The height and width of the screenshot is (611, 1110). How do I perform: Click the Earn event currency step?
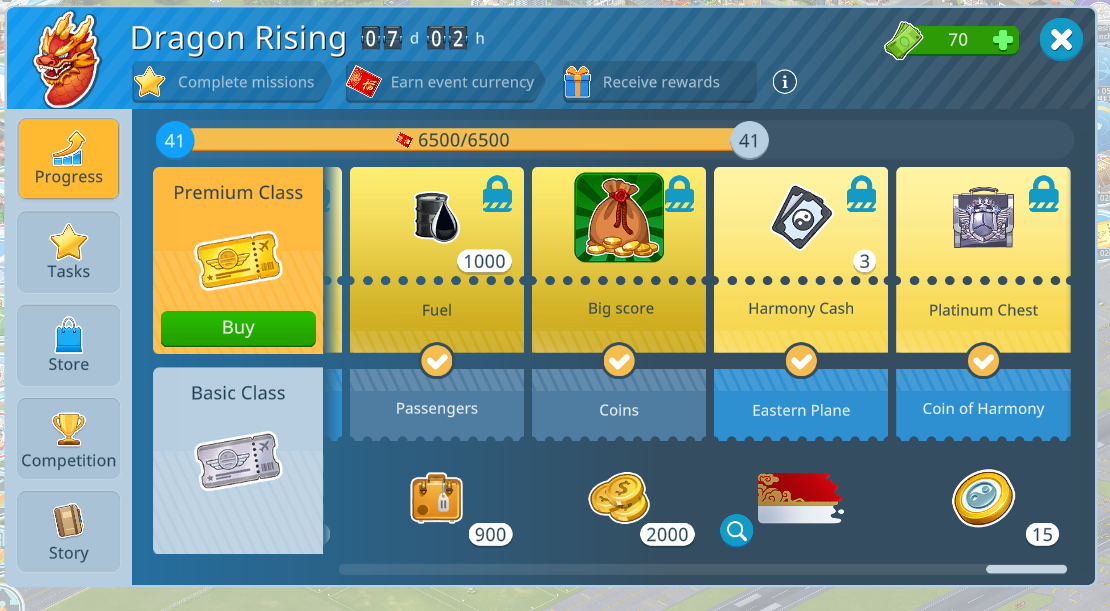[x=445, y=82]
